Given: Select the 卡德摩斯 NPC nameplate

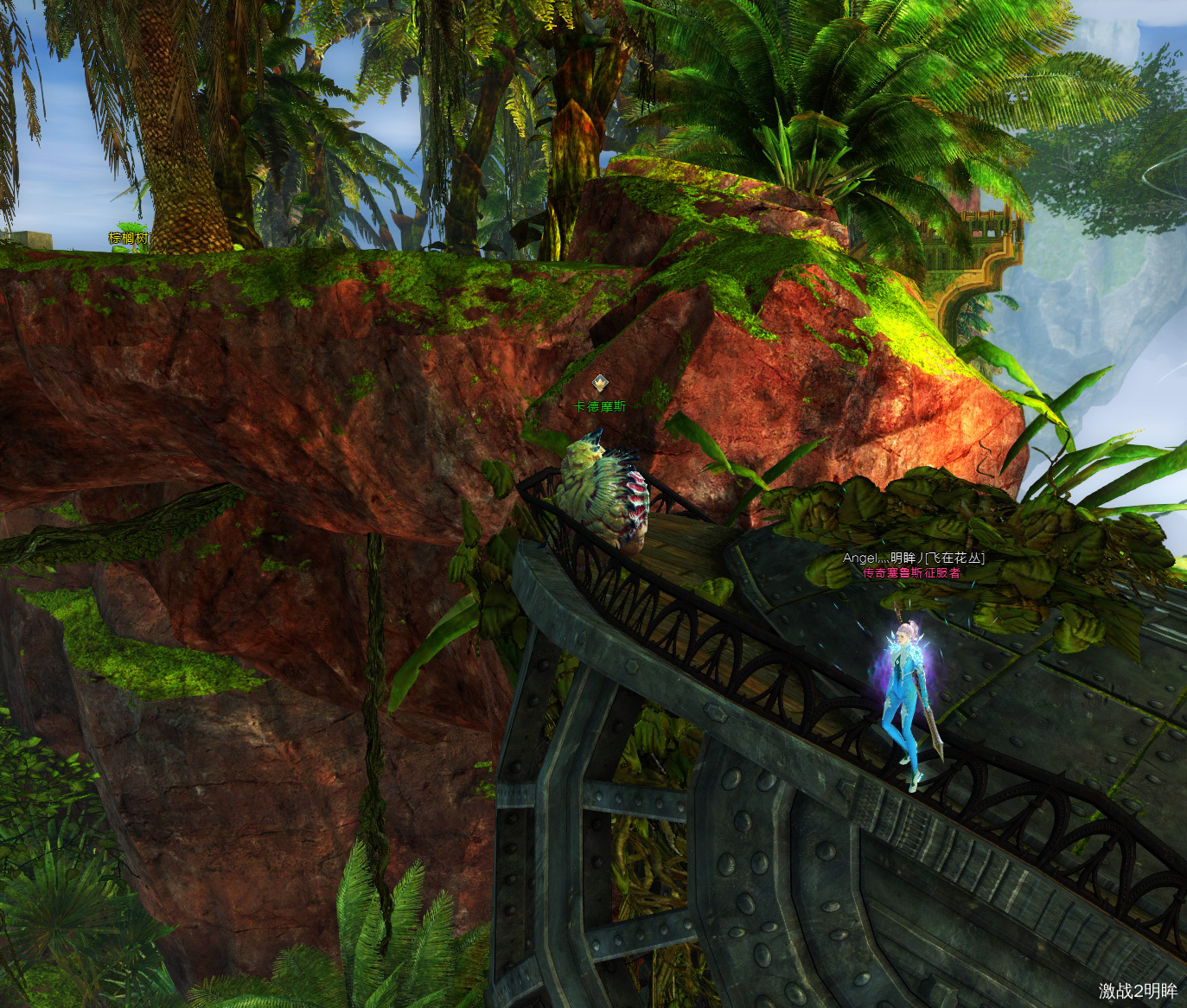Looking at the screenshot, I should click(x=600, y=406).
